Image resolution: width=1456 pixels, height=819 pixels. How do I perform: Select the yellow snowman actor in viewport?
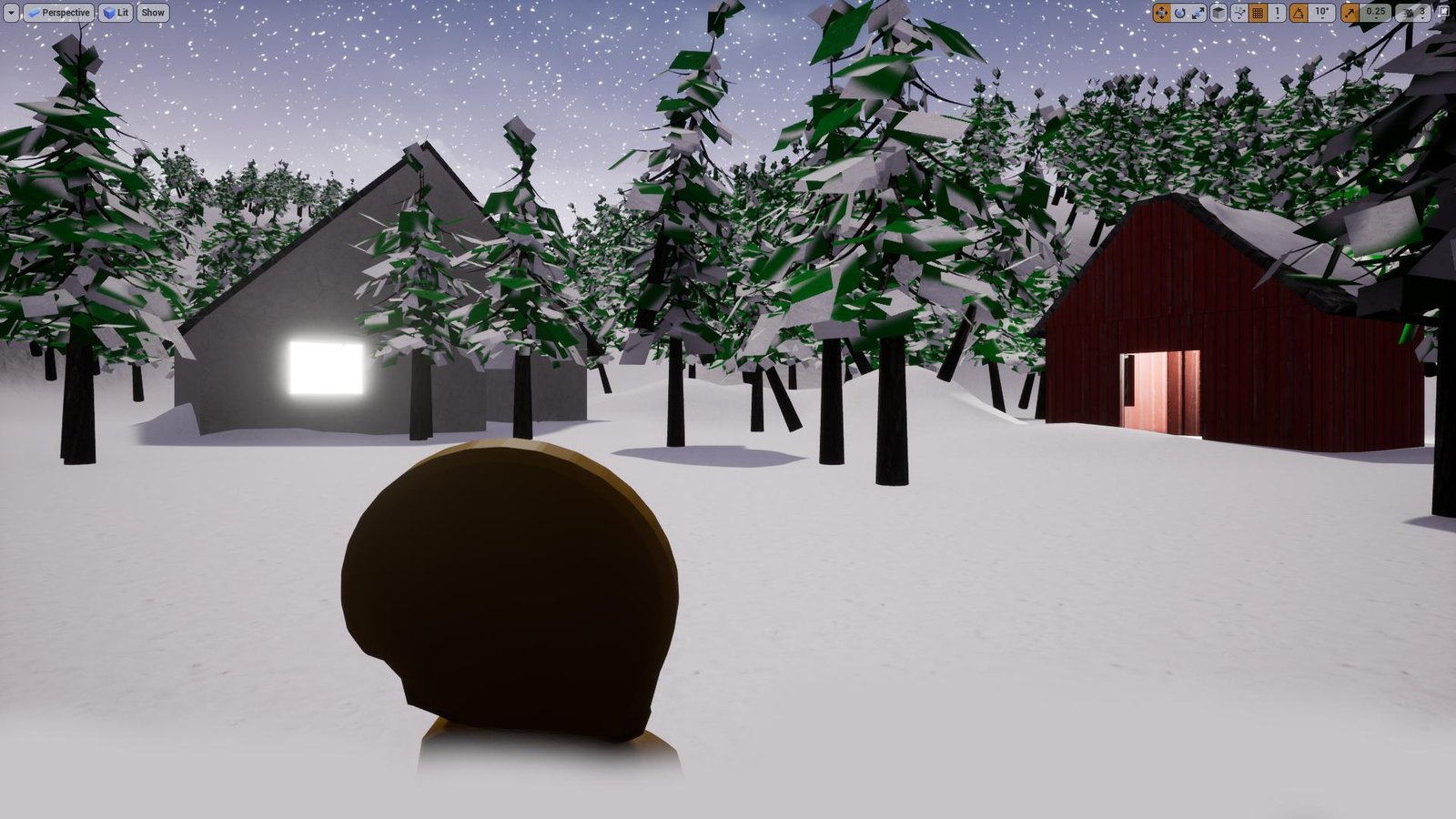510,591
